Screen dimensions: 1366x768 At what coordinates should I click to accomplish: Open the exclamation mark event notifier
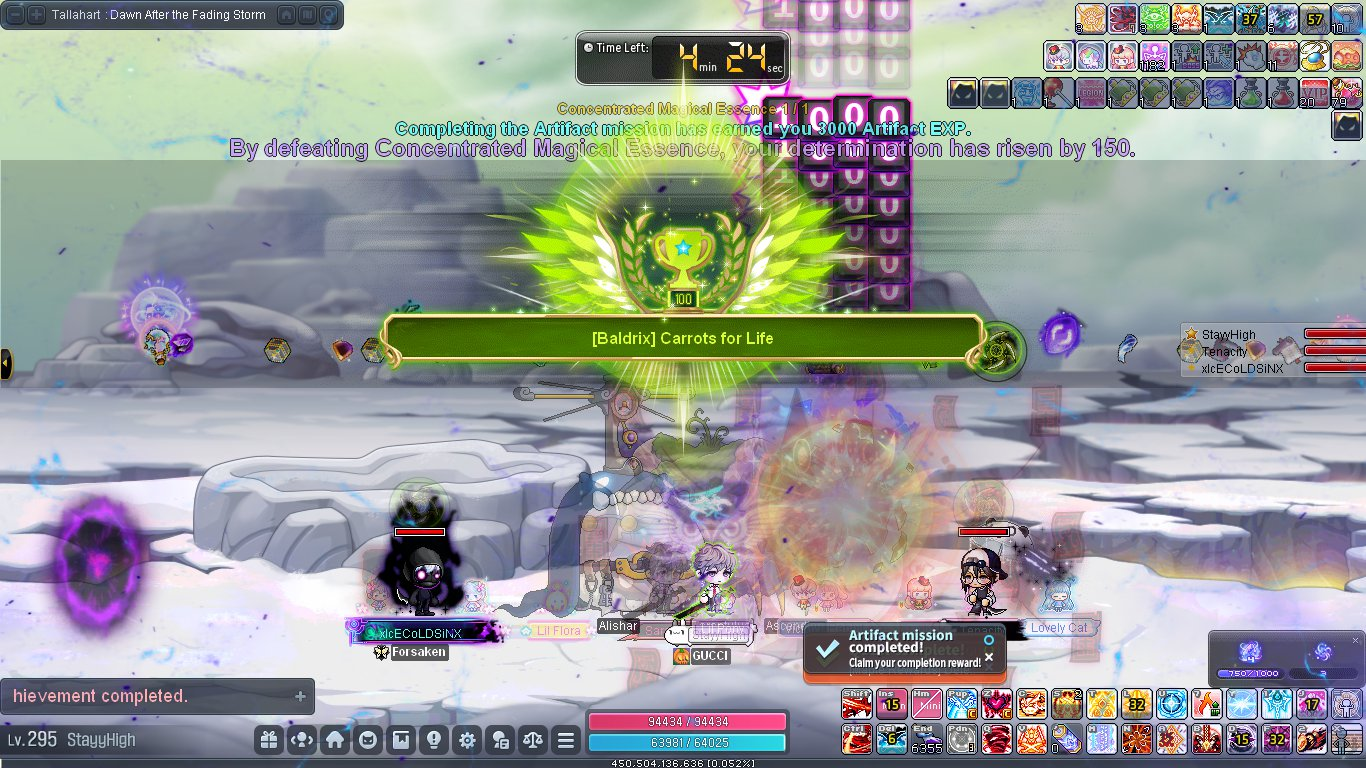coord(434,741)
